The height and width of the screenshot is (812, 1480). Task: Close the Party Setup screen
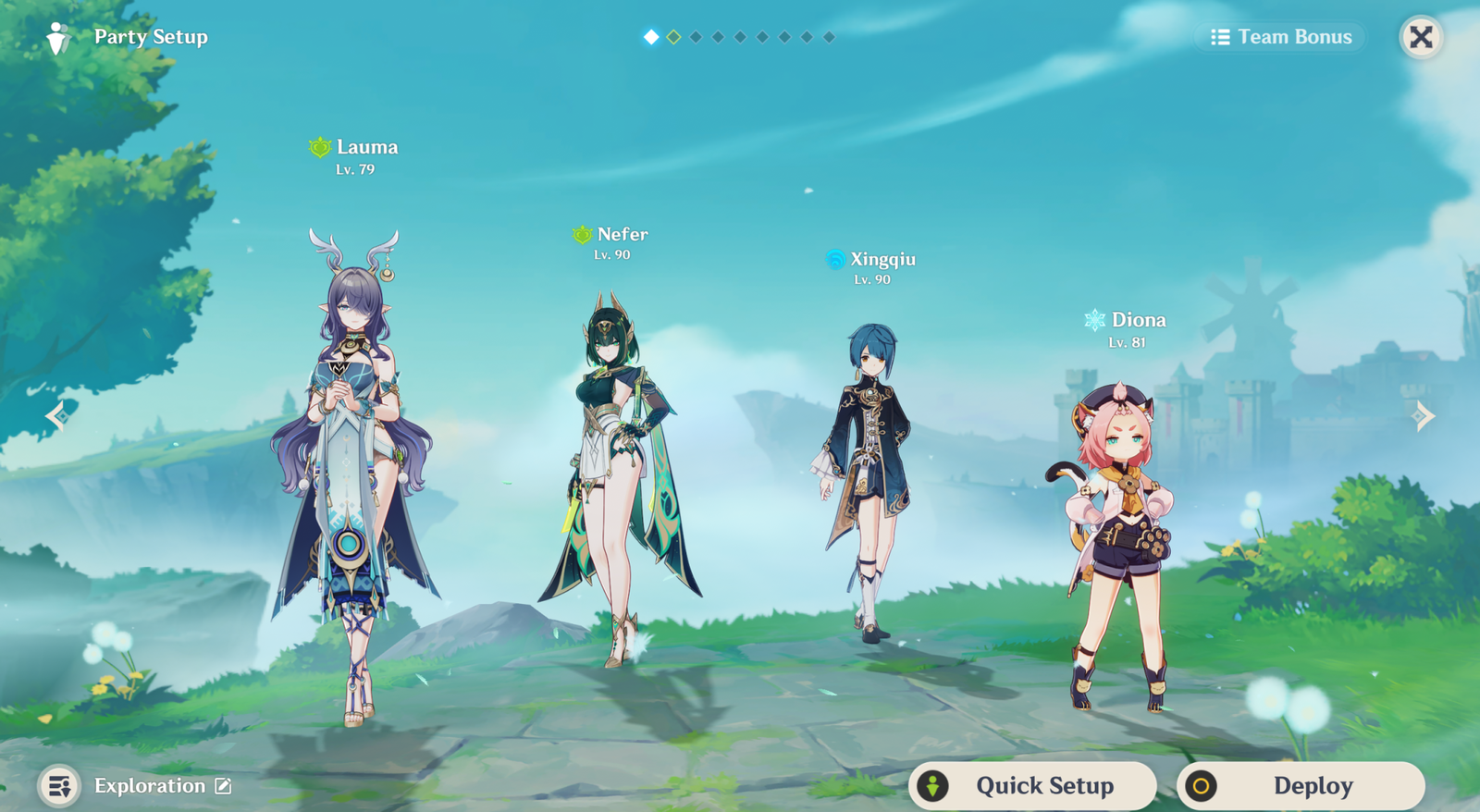[x=1421, y=37]
